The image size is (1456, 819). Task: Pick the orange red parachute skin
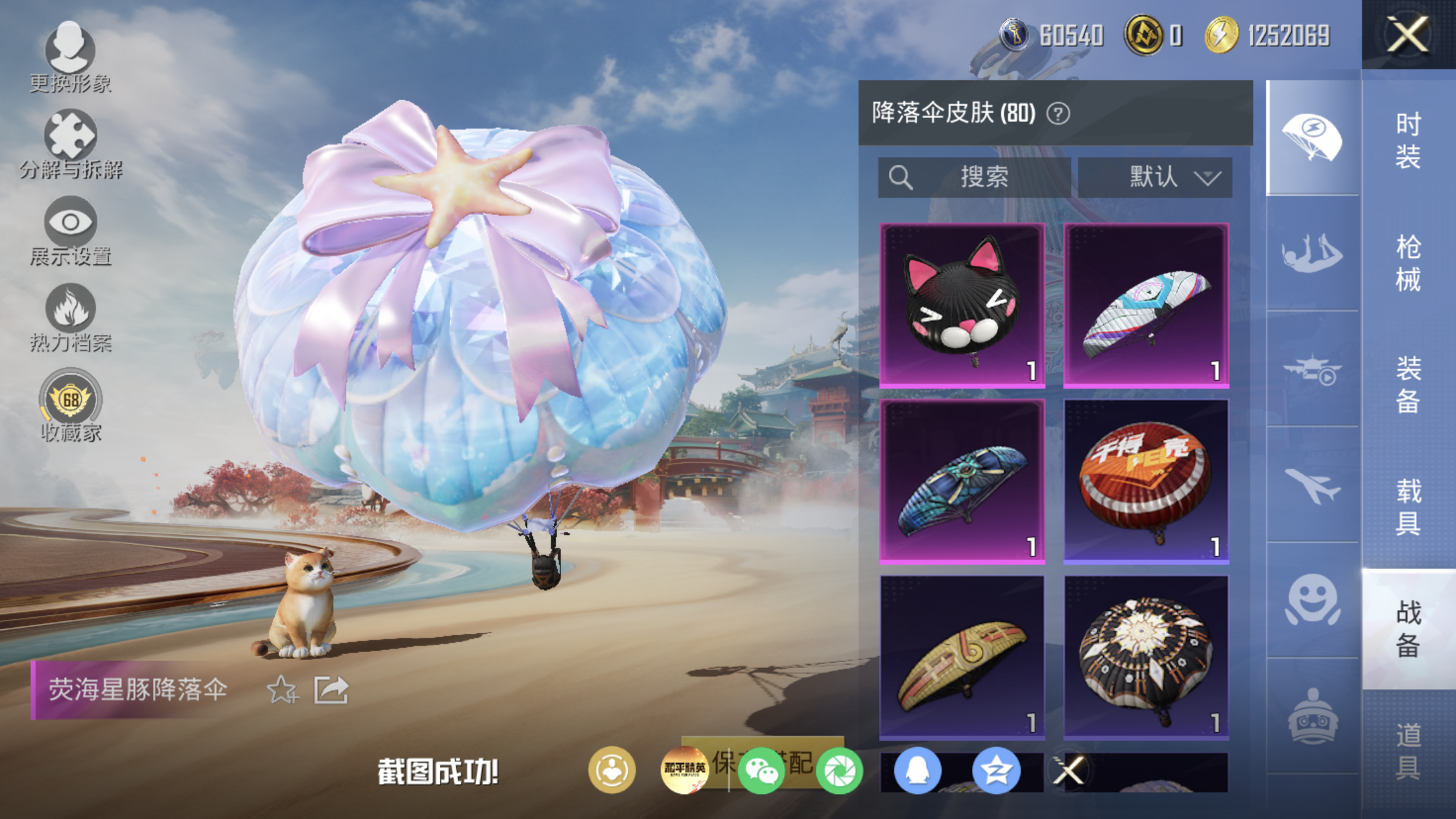(1146, 481)
